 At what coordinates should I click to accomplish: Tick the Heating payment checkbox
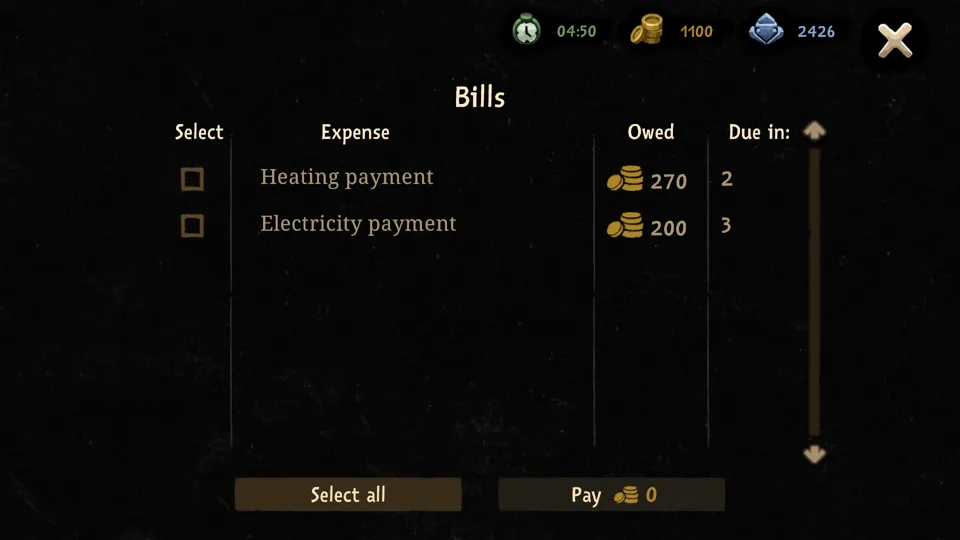[192, 179]
